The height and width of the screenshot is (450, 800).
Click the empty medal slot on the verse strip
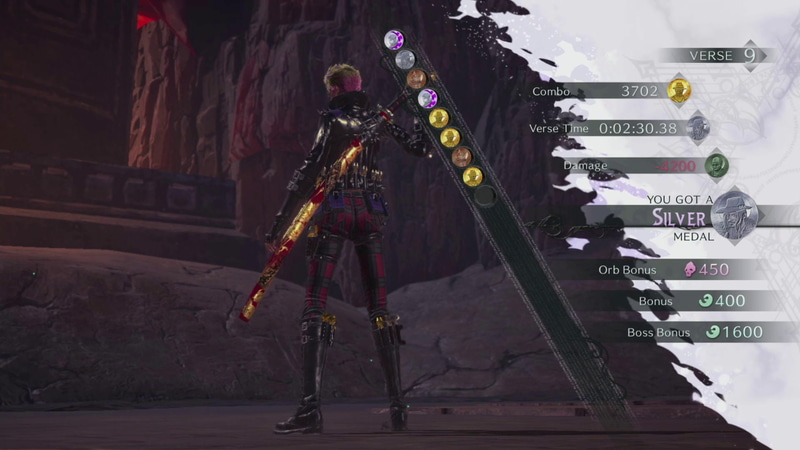tap(485, 196)
